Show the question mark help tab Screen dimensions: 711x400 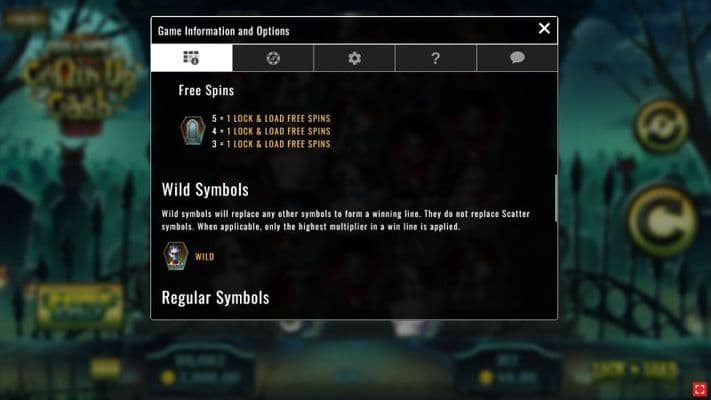435,58
